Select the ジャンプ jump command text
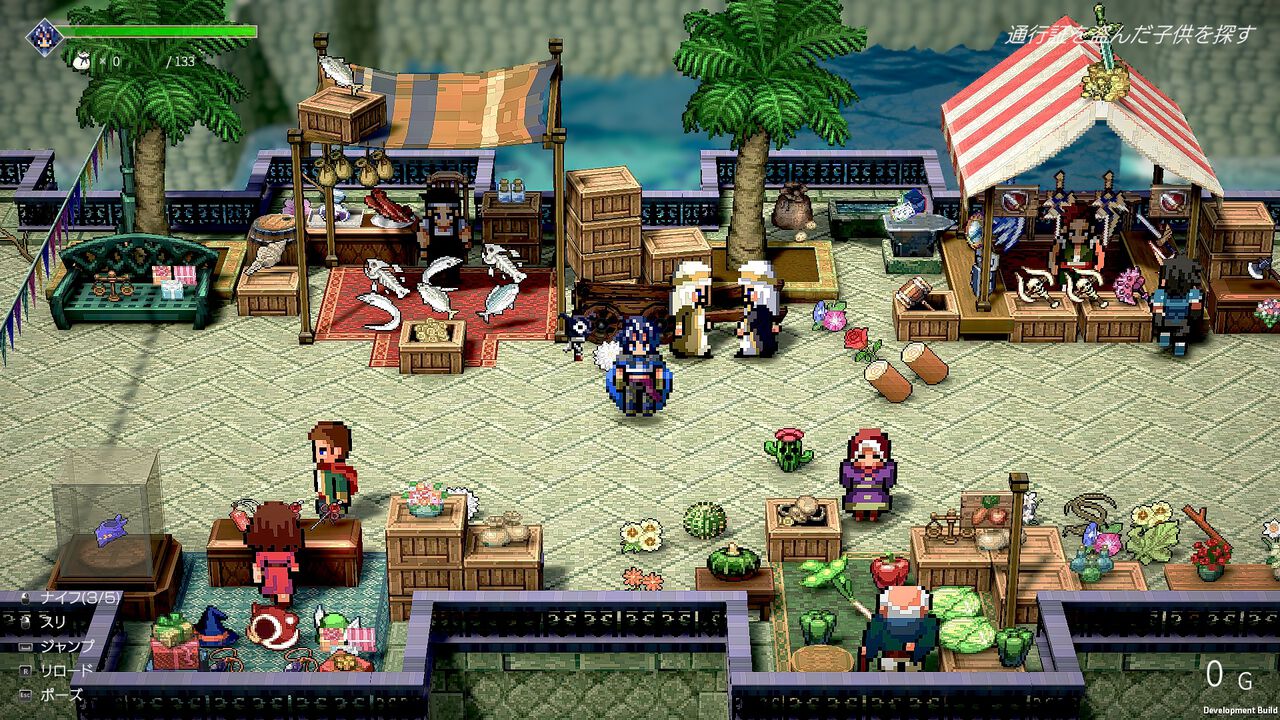Viewport: 1280px width, 720px height. [x=67, y=646]
